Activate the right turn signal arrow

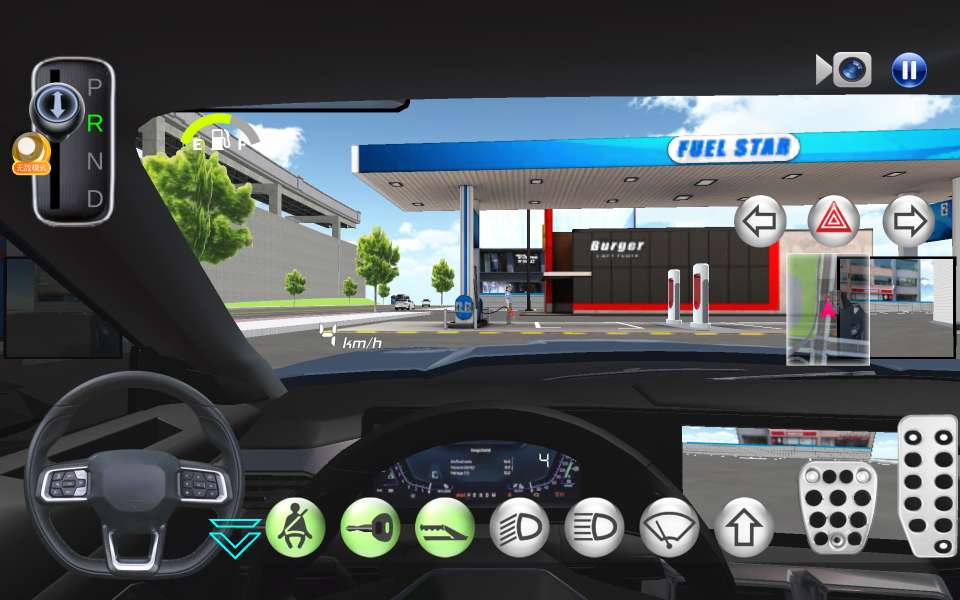908,222
